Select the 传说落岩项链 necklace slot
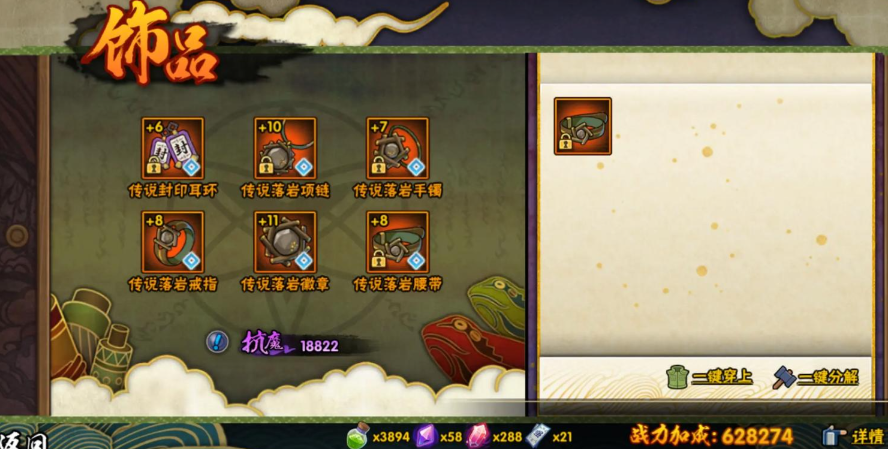888x449 pixels. [285, 149]
